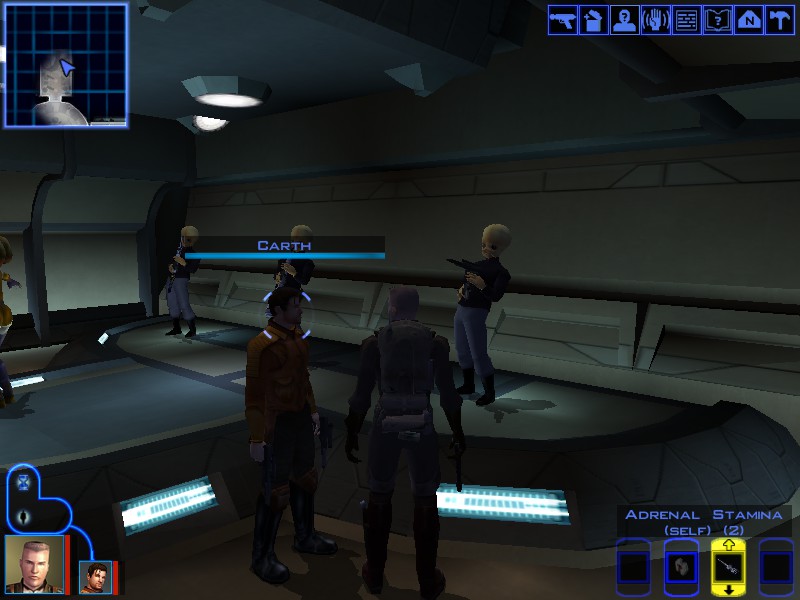Image resolution: width=800 pixels, height=600 pixels.
Task: Open the abilities screen with the hand icon
Action: 655,19
